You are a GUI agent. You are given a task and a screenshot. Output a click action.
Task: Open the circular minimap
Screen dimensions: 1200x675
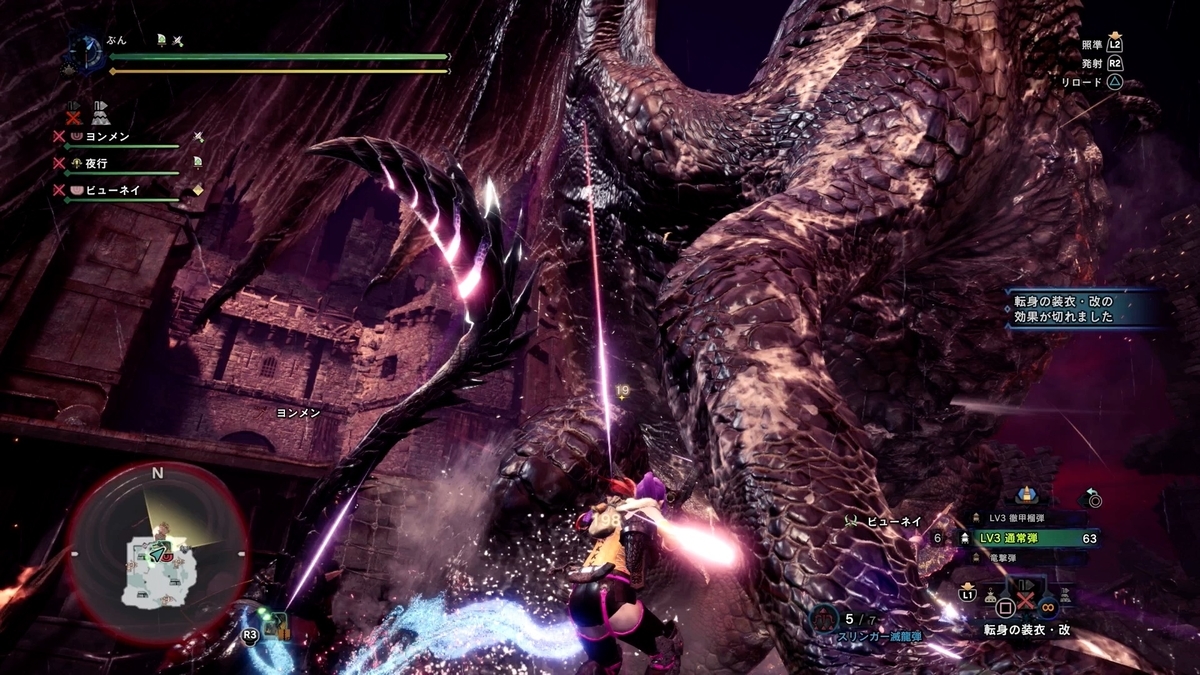tap(157, 552)
